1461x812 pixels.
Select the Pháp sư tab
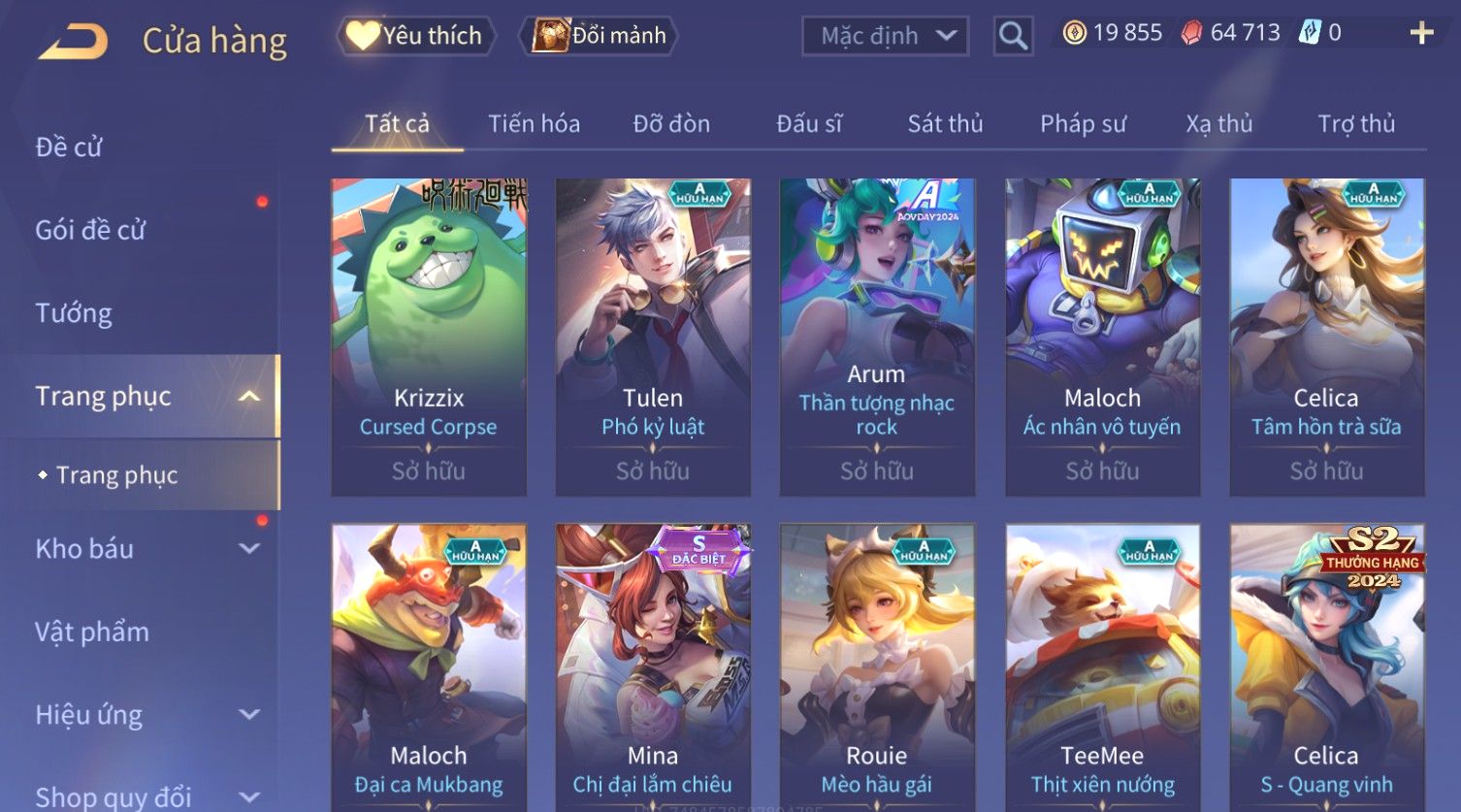click(1083, 124)
